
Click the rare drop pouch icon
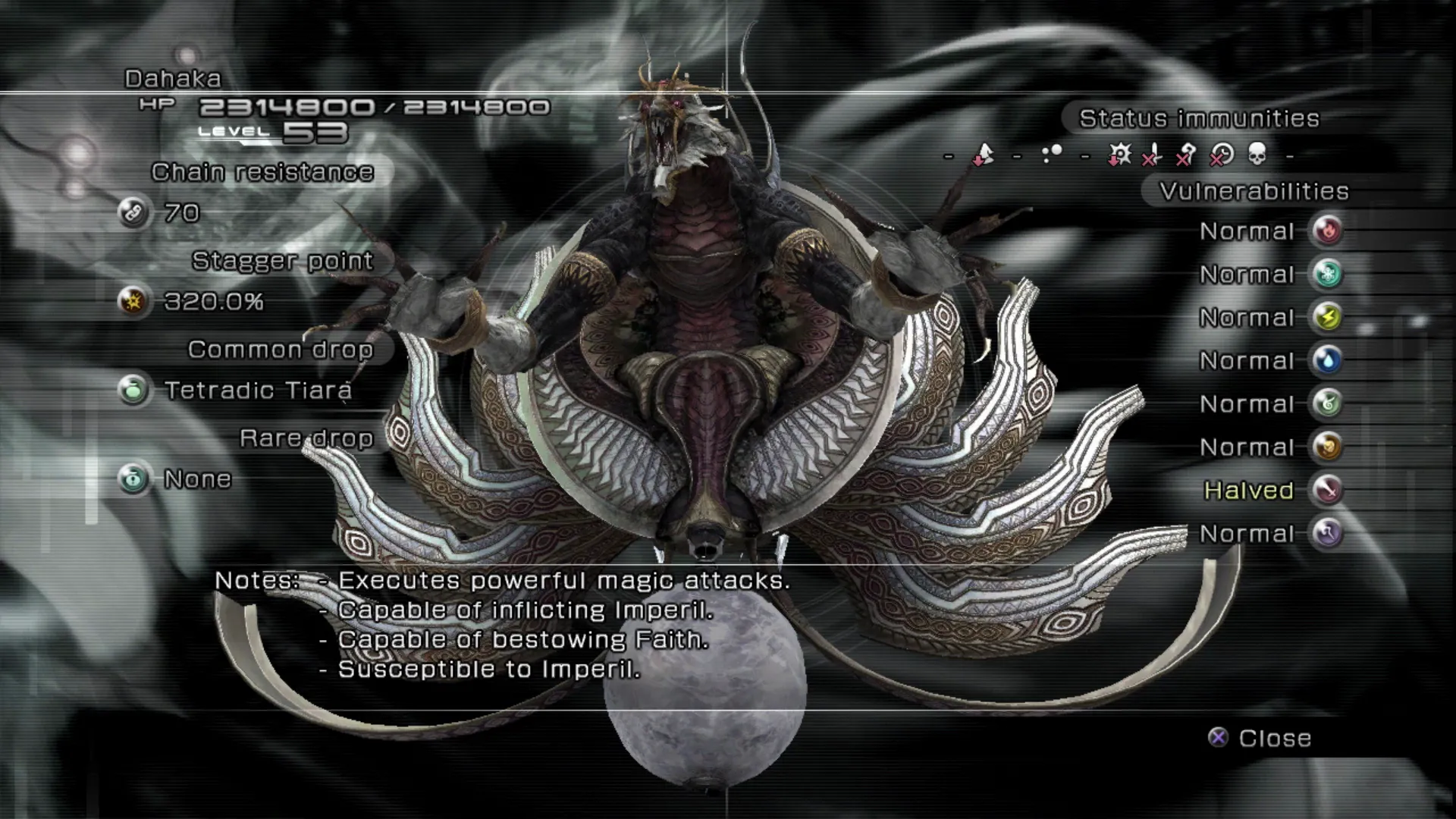pyautogui.click(x=133, y=479)
